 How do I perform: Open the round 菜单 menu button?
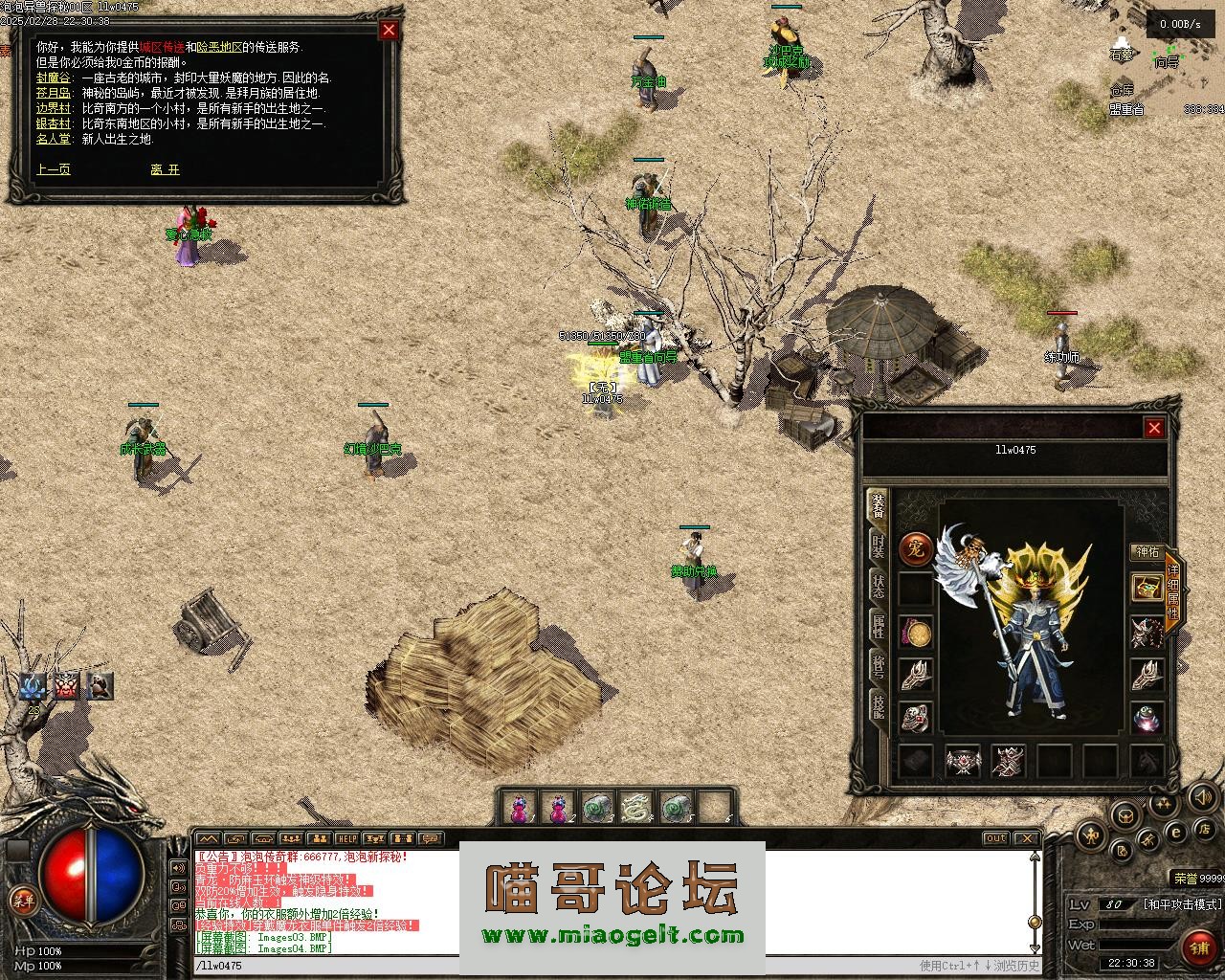tap(21, 899)
